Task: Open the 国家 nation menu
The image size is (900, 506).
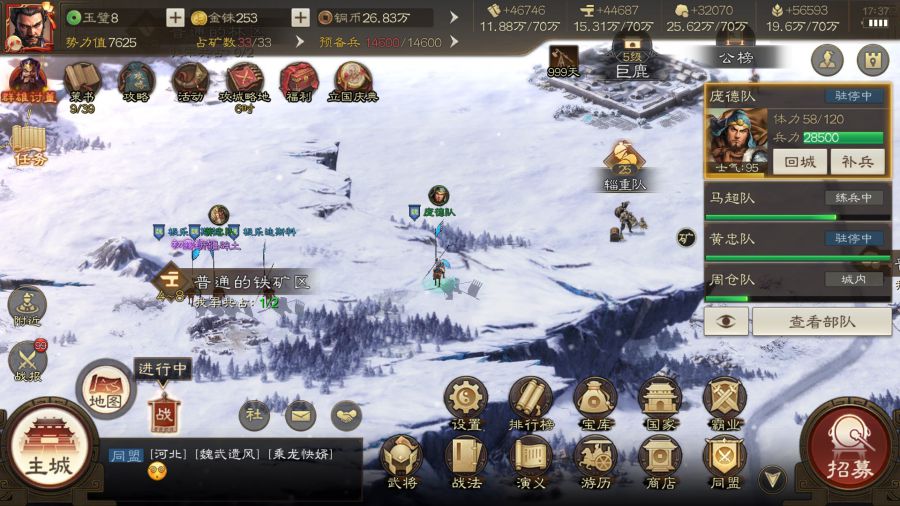Action: click(659, 404)
